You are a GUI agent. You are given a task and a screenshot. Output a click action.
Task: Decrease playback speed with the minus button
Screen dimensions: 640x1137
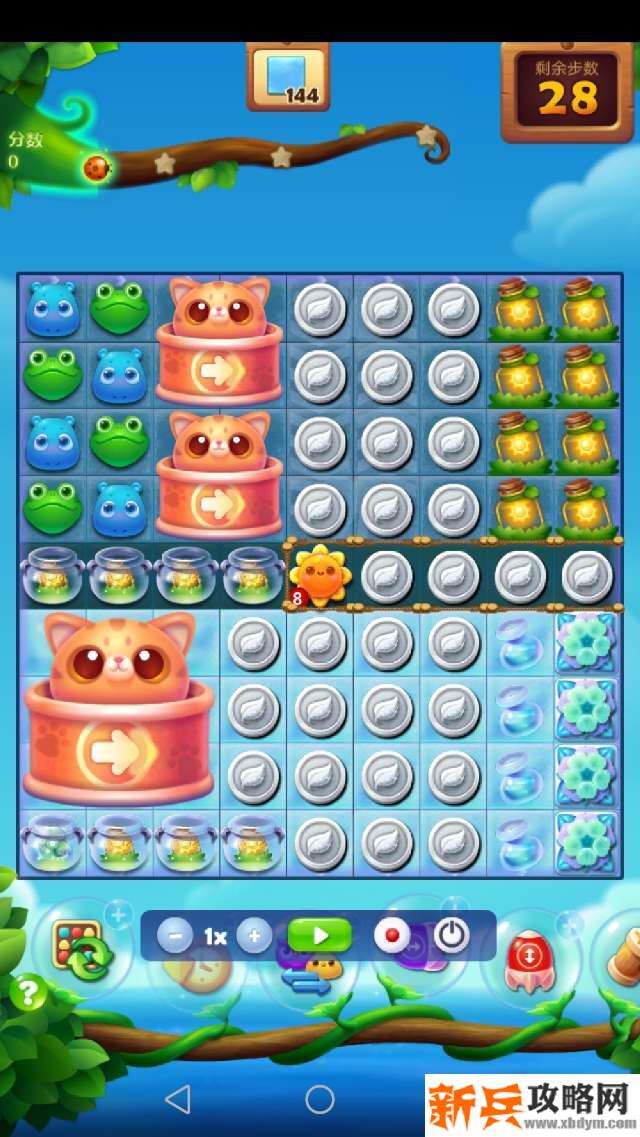point(175,936)
